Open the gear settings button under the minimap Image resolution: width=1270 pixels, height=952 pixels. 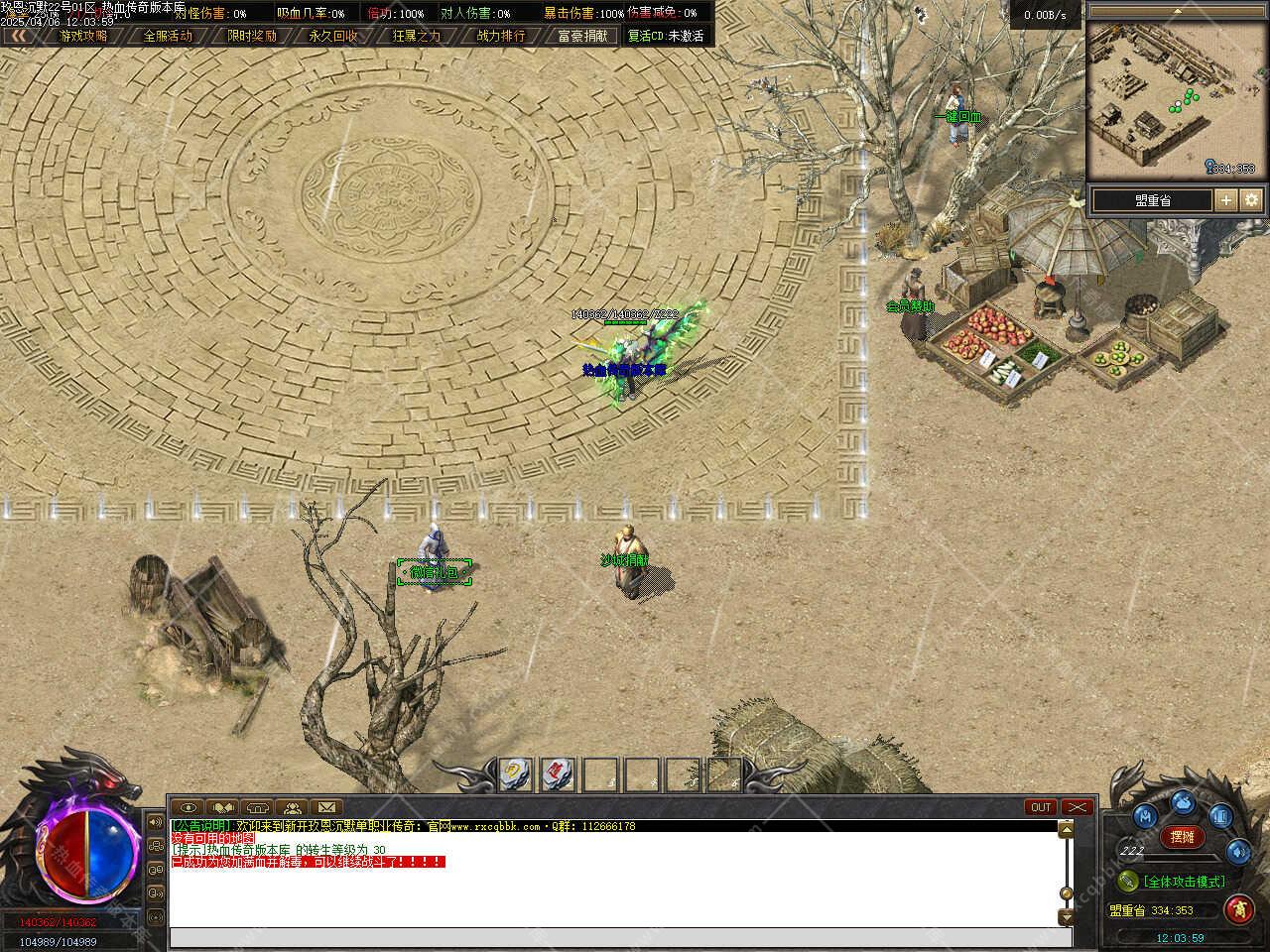click(x=1251, y=200)
